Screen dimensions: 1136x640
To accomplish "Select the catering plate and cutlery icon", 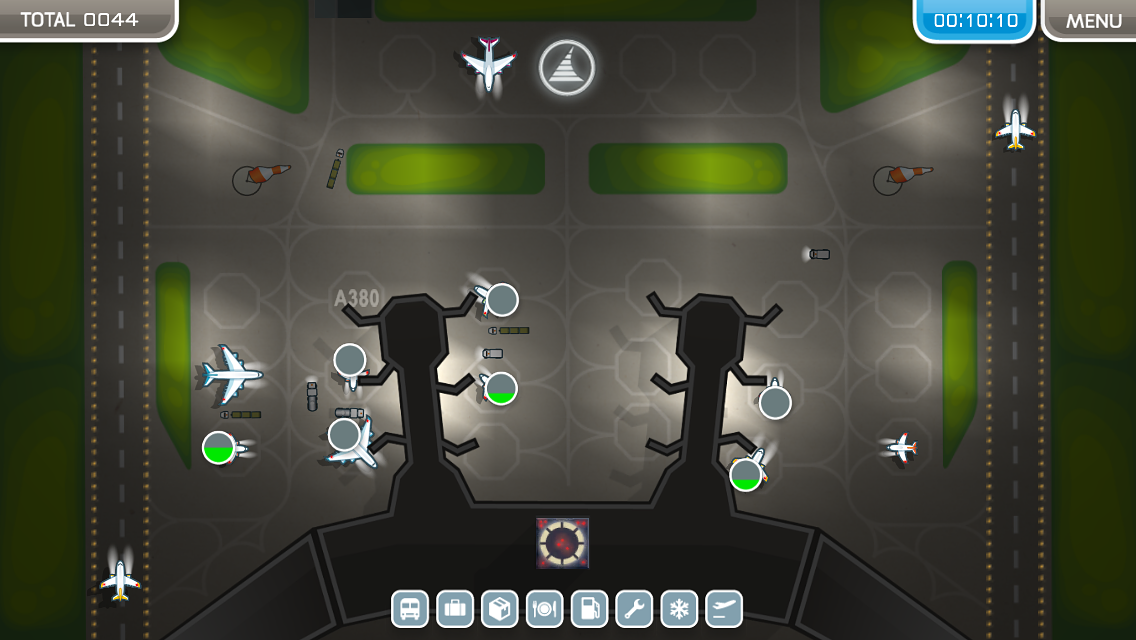I will (x=545, y=608).
